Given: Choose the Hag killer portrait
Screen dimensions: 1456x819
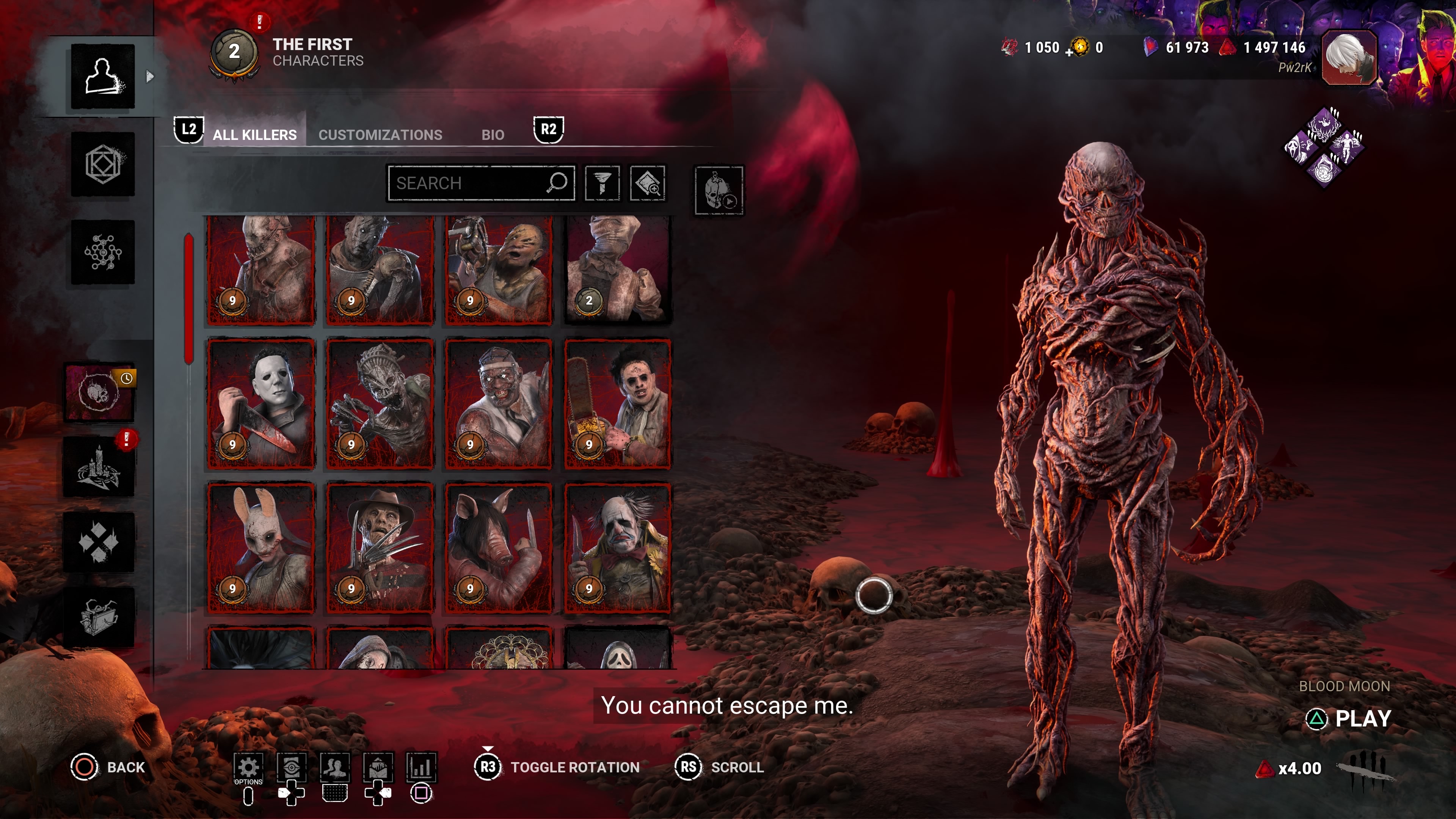Looking at the screenshot, I should (380, 404).
